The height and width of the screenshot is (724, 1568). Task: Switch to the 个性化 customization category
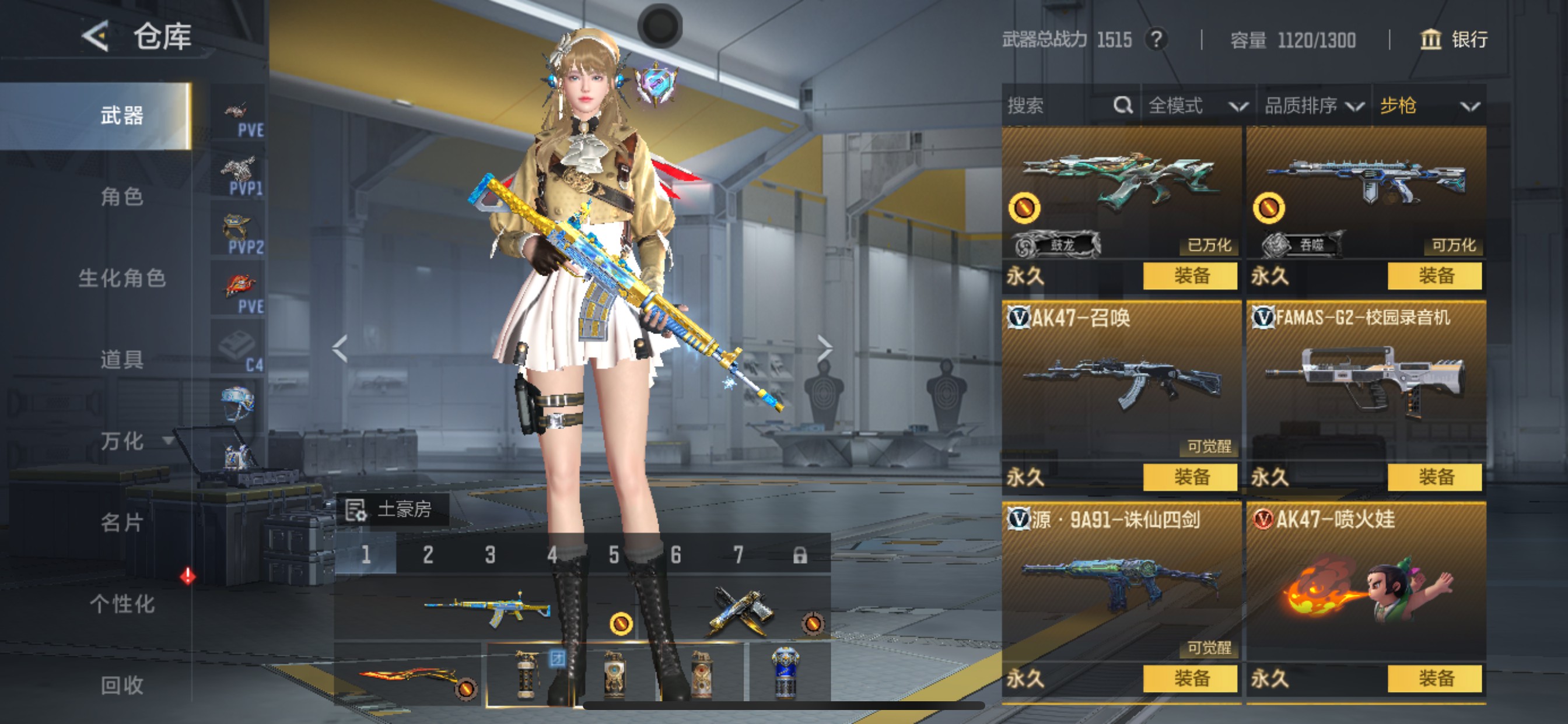(x=122, y=603)
